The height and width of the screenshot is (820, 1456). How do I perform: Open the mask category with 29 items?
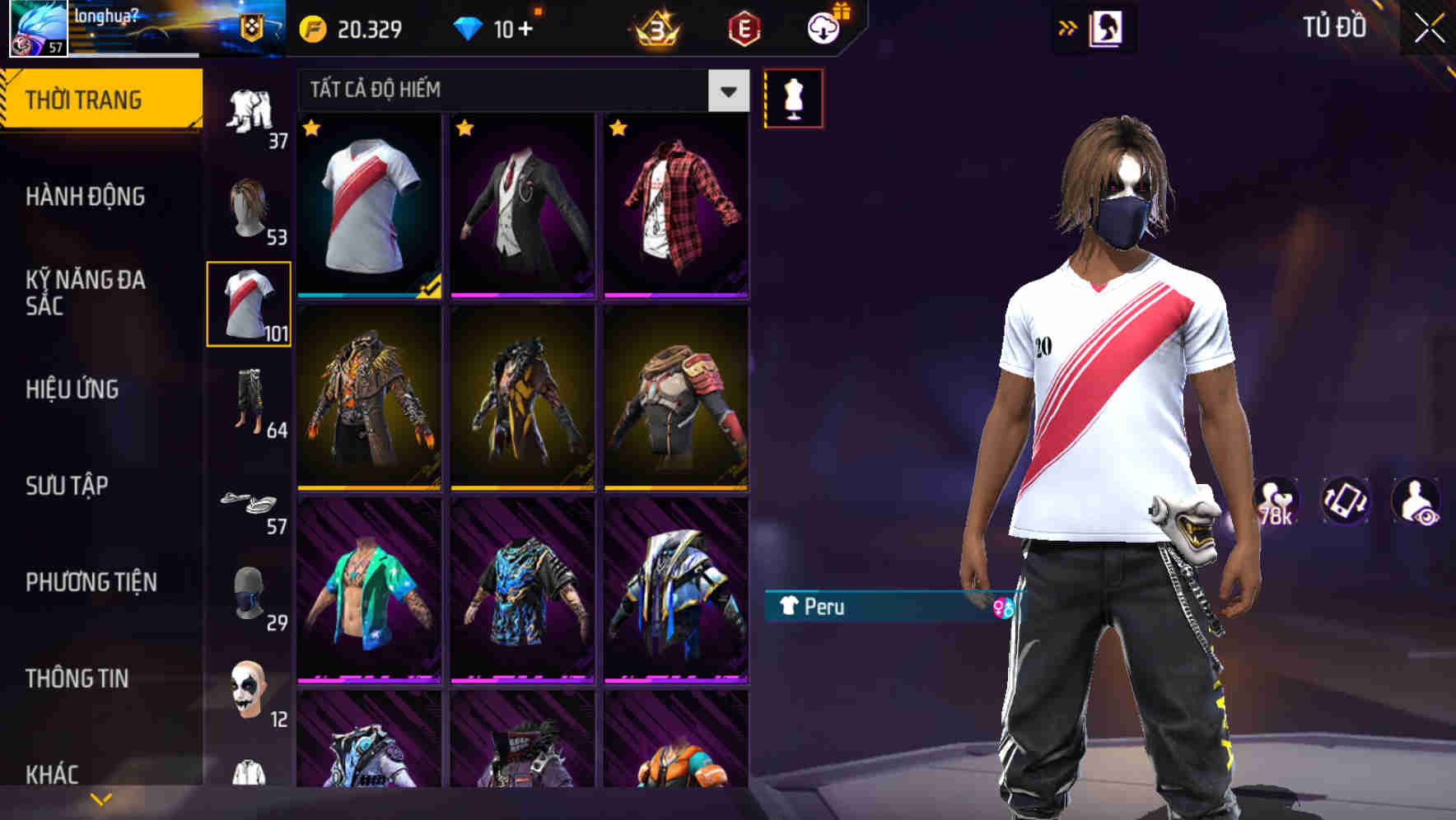pos(248,591)
